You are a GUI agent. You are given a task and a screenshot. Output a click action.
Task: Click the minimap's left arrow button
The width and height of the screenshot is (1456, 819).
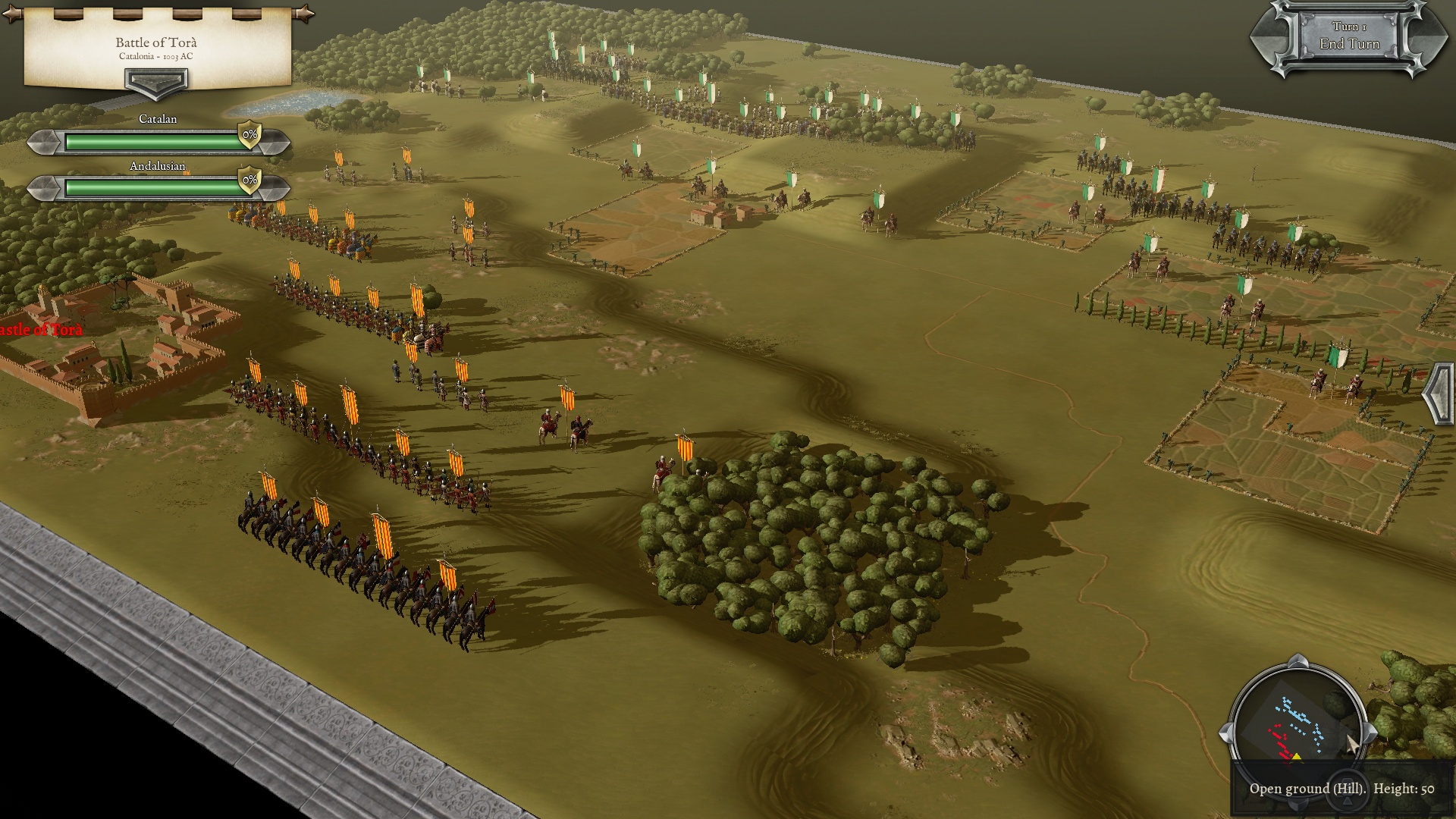tap(1225, 733)
